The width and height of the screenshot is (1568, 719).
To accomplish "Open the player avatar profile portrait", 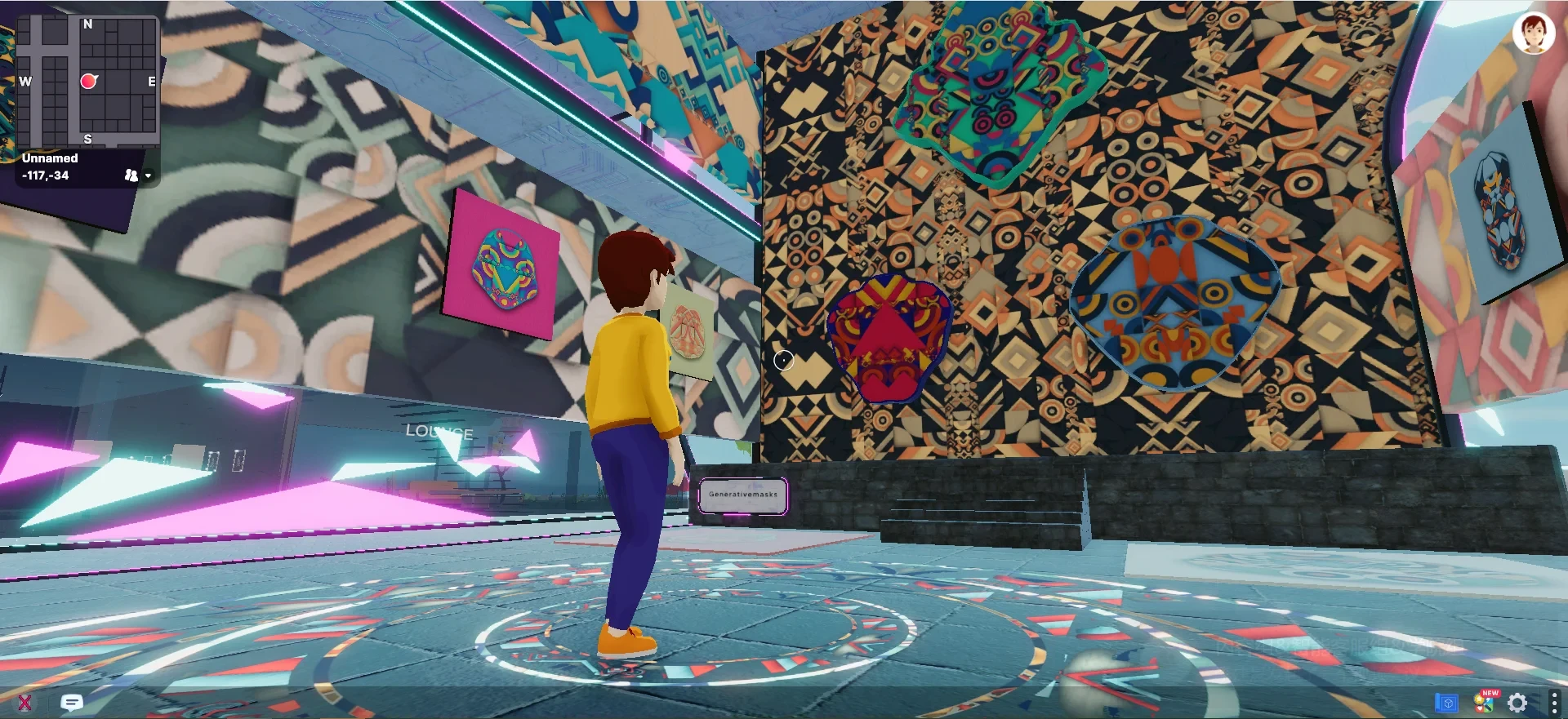I will pos(1533,33).
